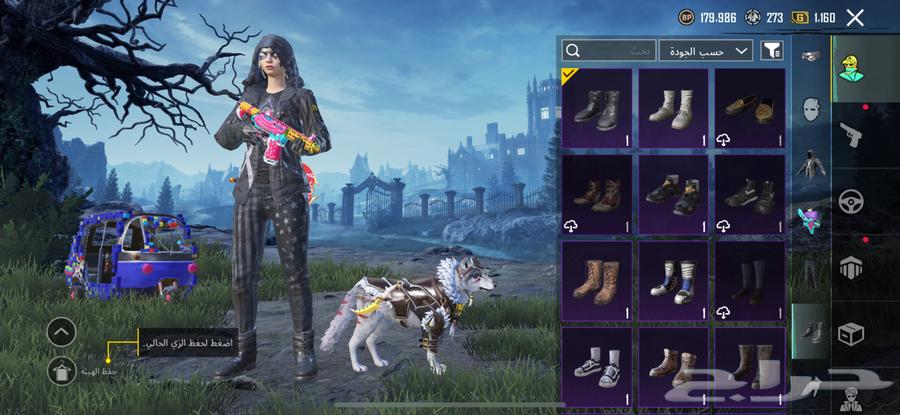Open the quality sort dropdown
900x415 pixels.
point(706,49)
